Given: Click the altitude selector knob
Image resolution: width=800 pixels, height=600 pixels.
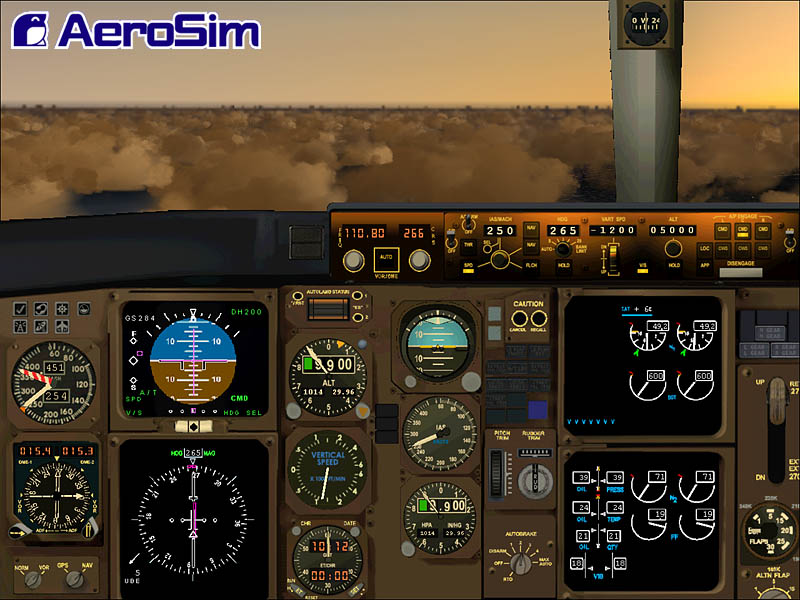Looking at the screenshot, I should pos(675,249).
